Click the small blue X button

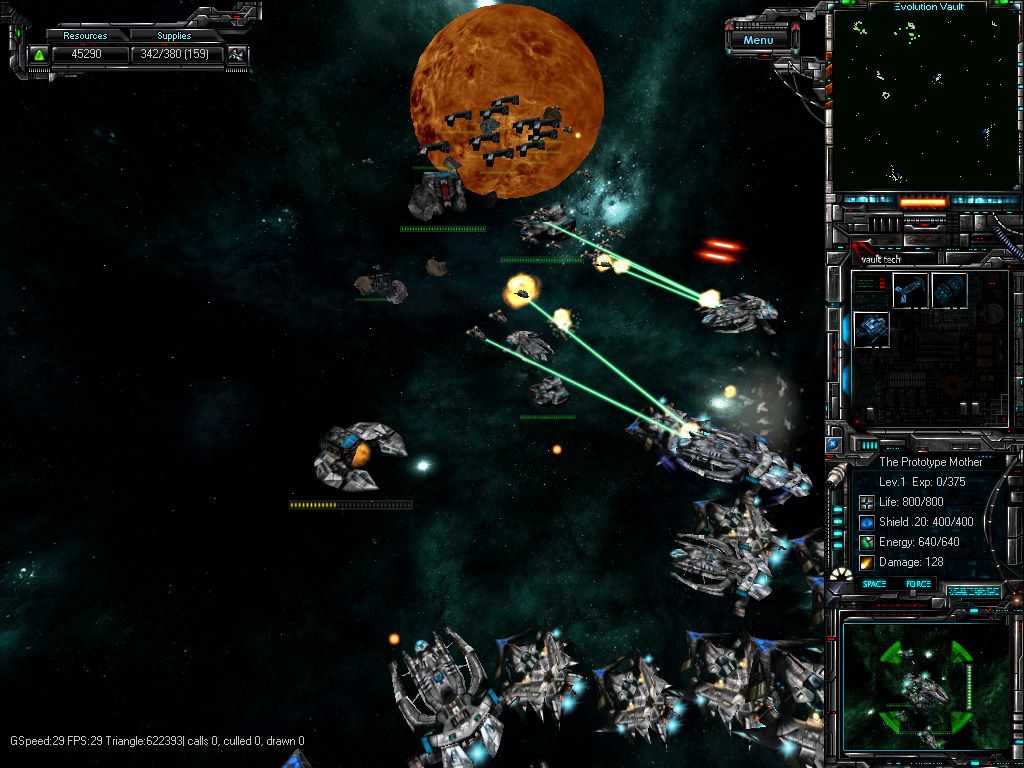click(x=833, y=443)
